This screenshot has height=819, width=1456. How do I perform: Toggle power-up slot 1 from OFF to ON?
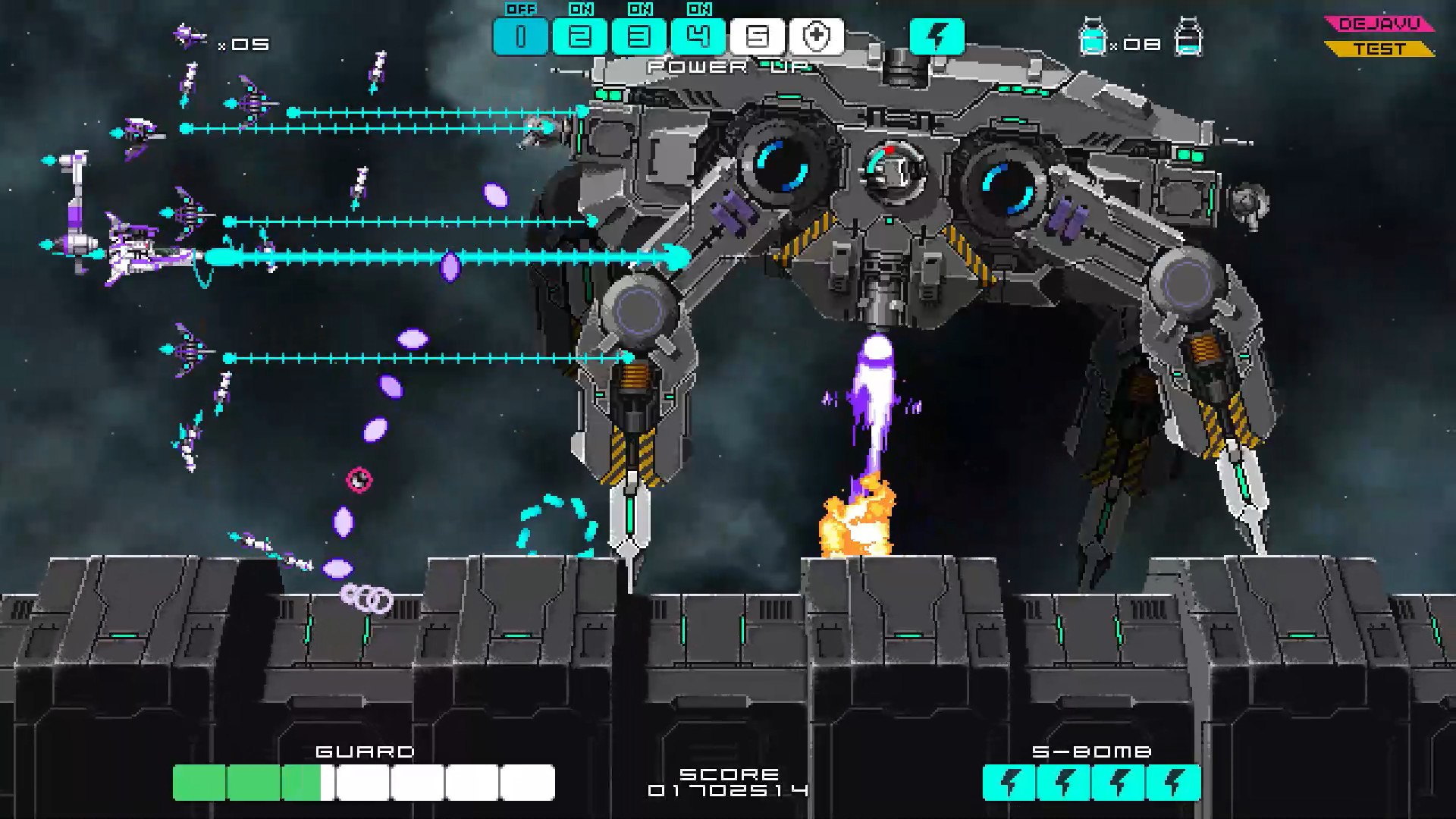522,35
